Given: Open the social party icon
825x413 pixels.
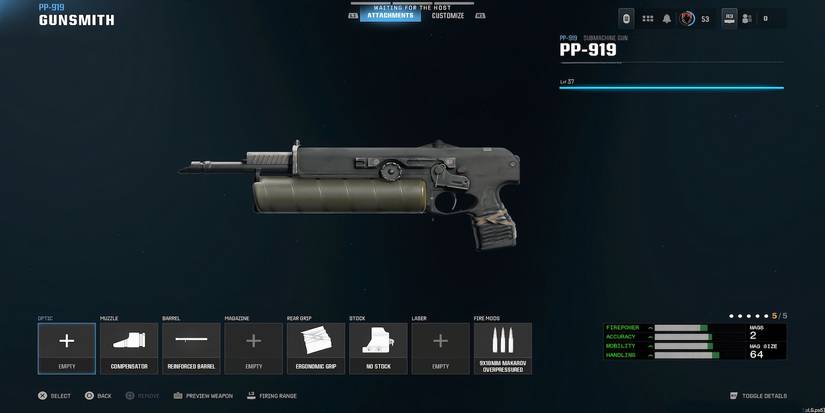Looking at the screenshot, I should tap(747, 18).
